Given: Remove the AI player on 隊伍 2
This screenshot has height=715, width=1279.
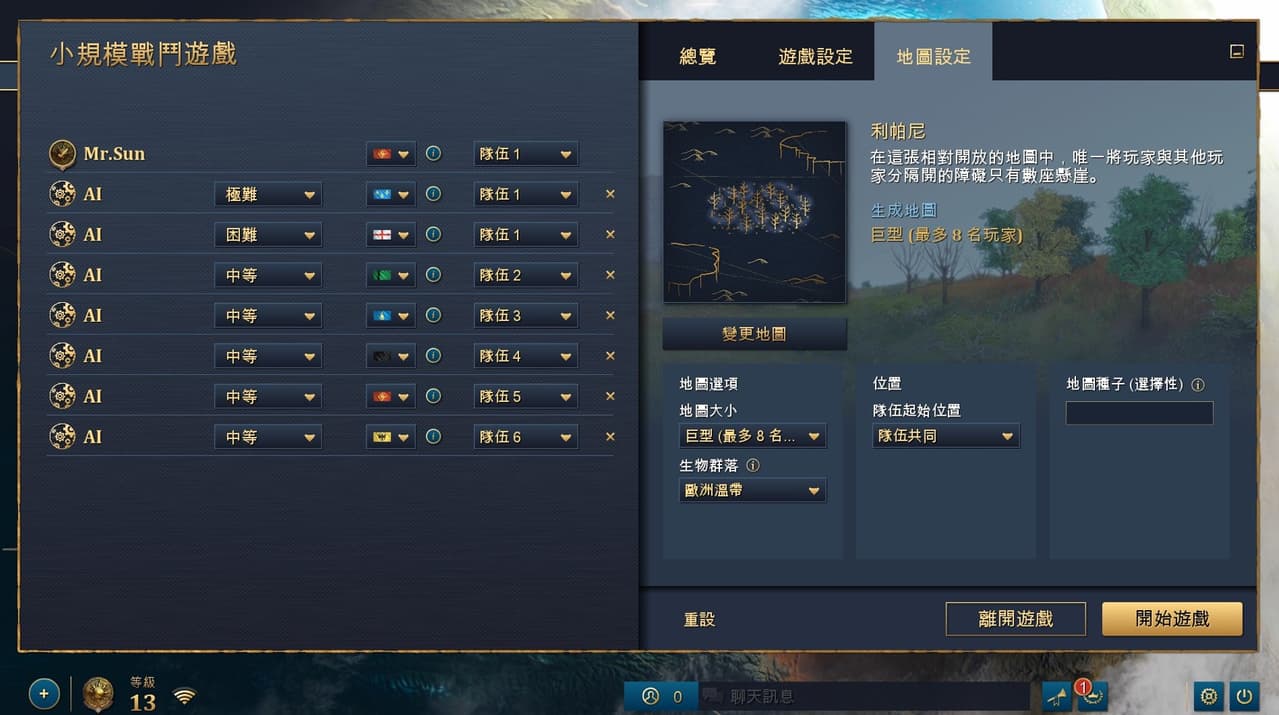Looking at the screenshot, I should tap(610, 275).
